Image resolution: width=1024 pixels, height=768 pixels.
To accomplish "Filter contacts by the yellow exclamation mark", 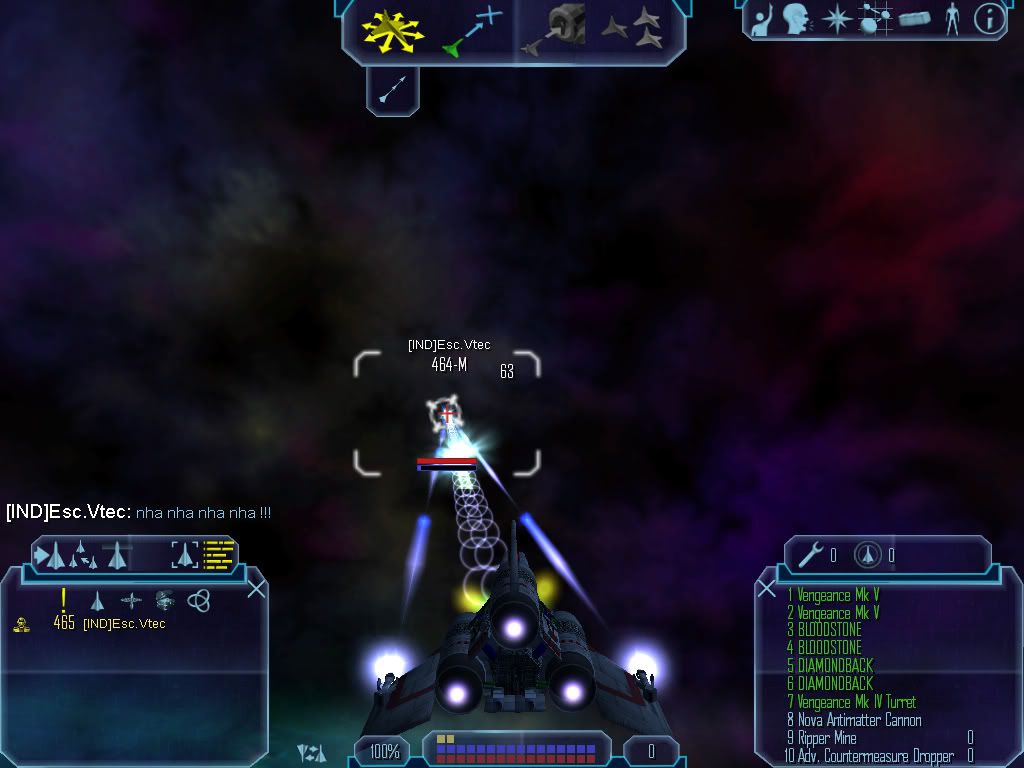I will point(64,600).
